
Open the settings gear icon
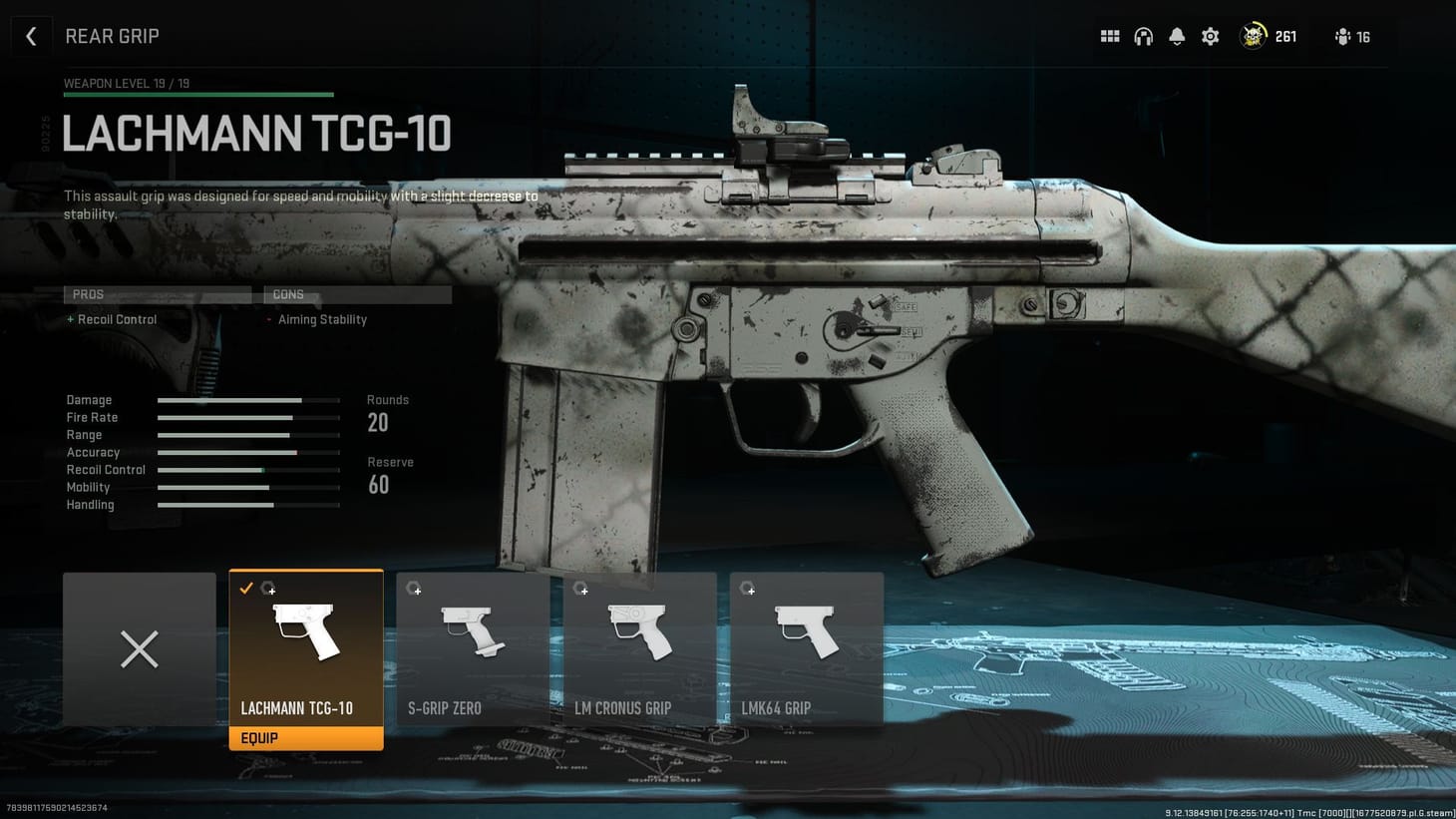1210,36
